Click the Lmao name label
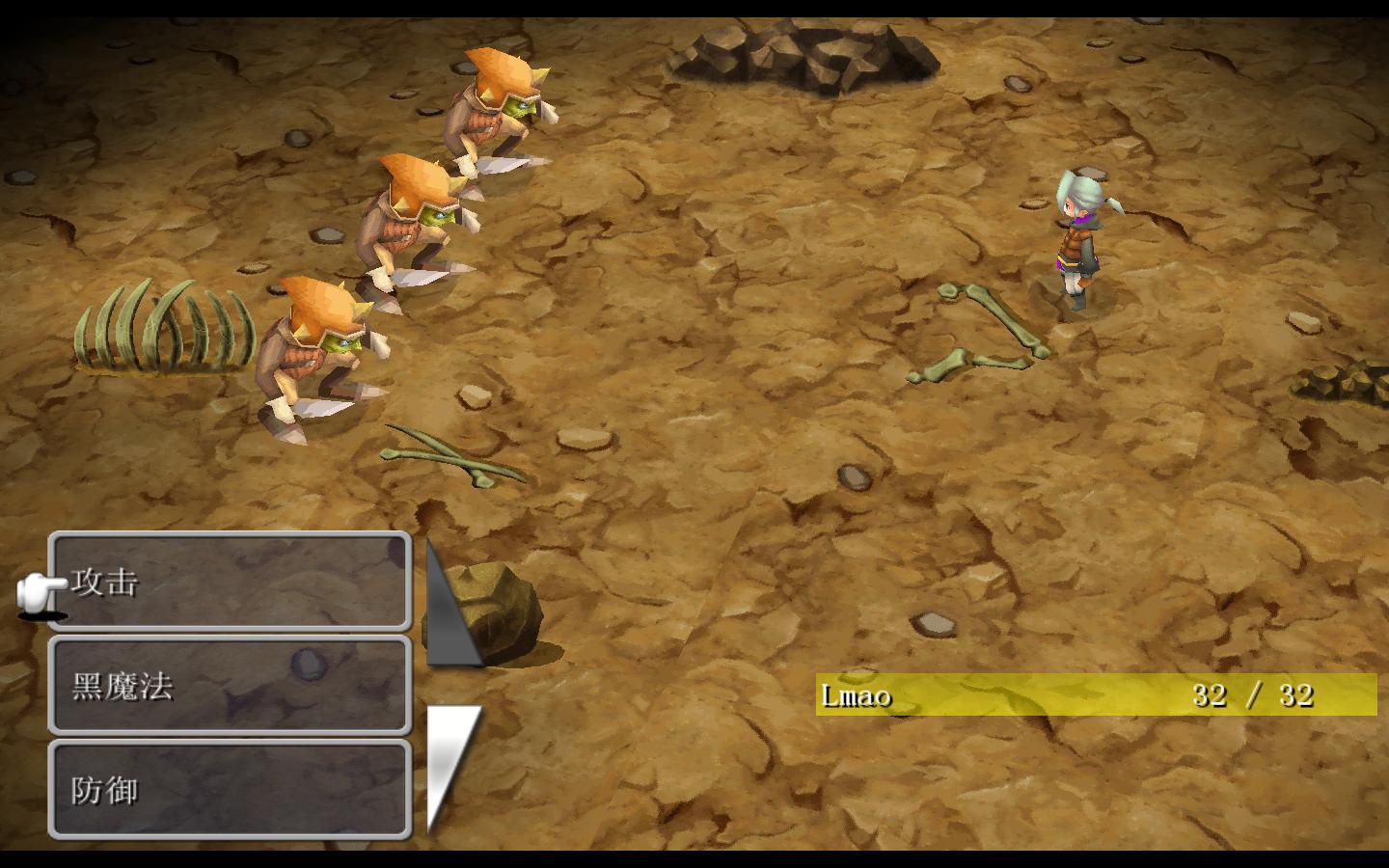The height and width of the screenshot is (868, 1389). pyautogui.click(x=857, y=694)
